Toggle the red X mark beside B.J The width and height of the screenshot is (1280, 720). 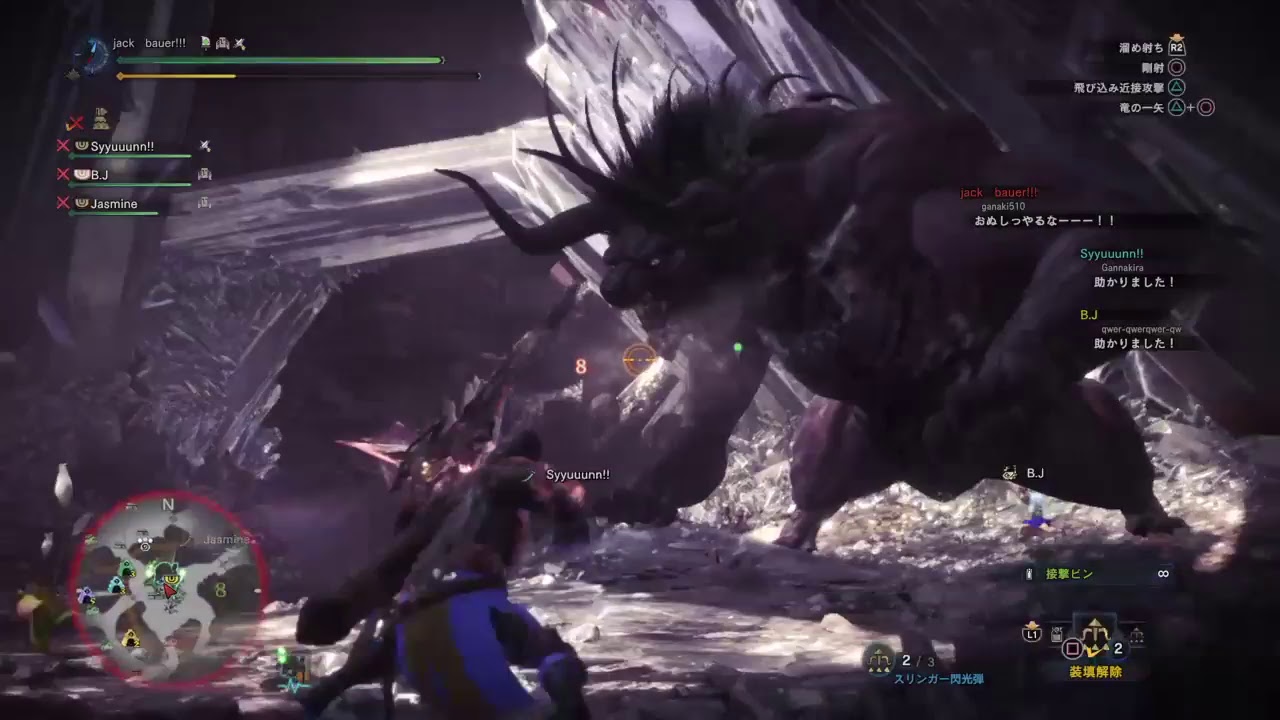63,174
